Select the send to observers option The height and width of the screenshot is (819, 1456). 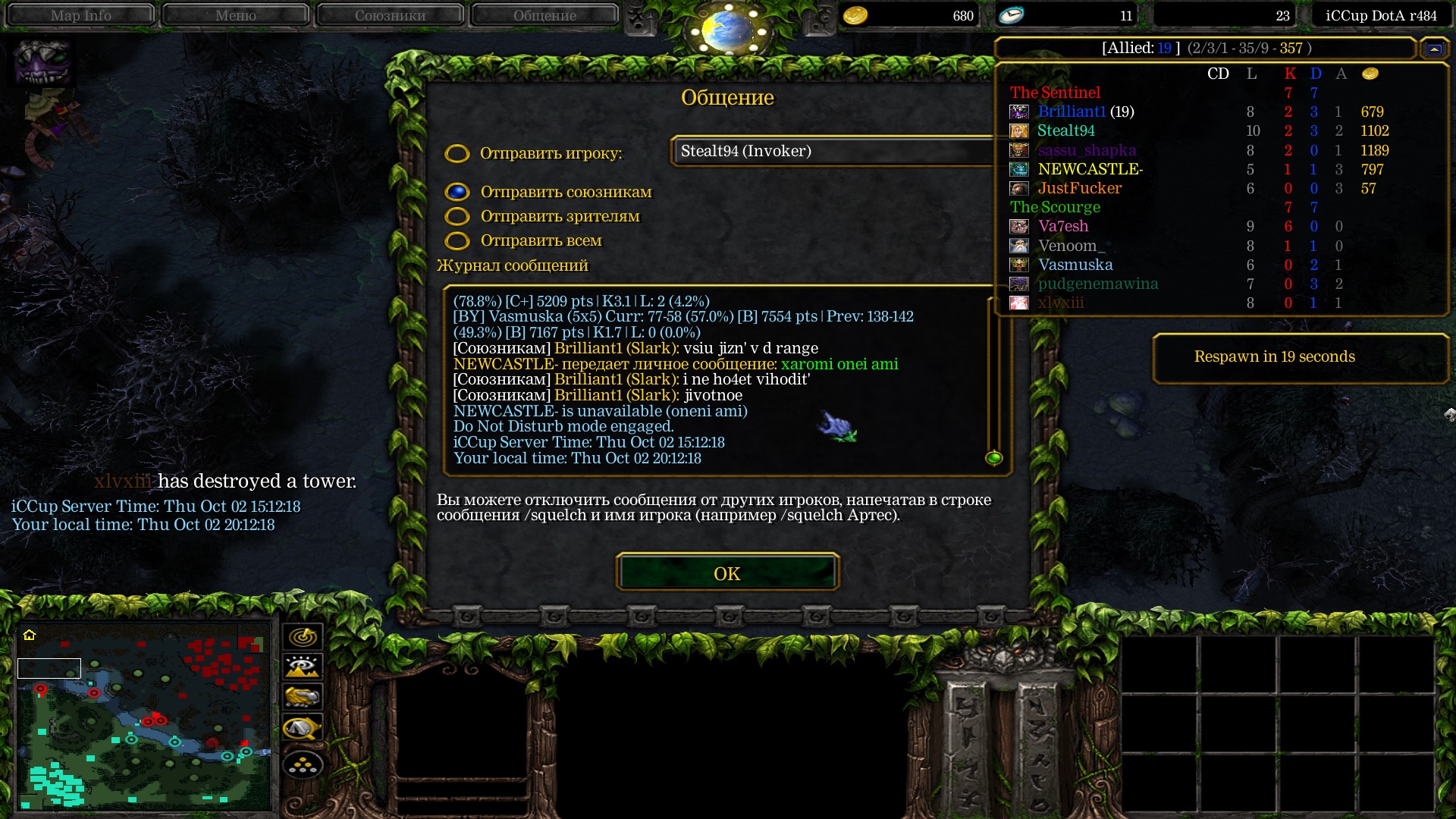tap(457, 217)
